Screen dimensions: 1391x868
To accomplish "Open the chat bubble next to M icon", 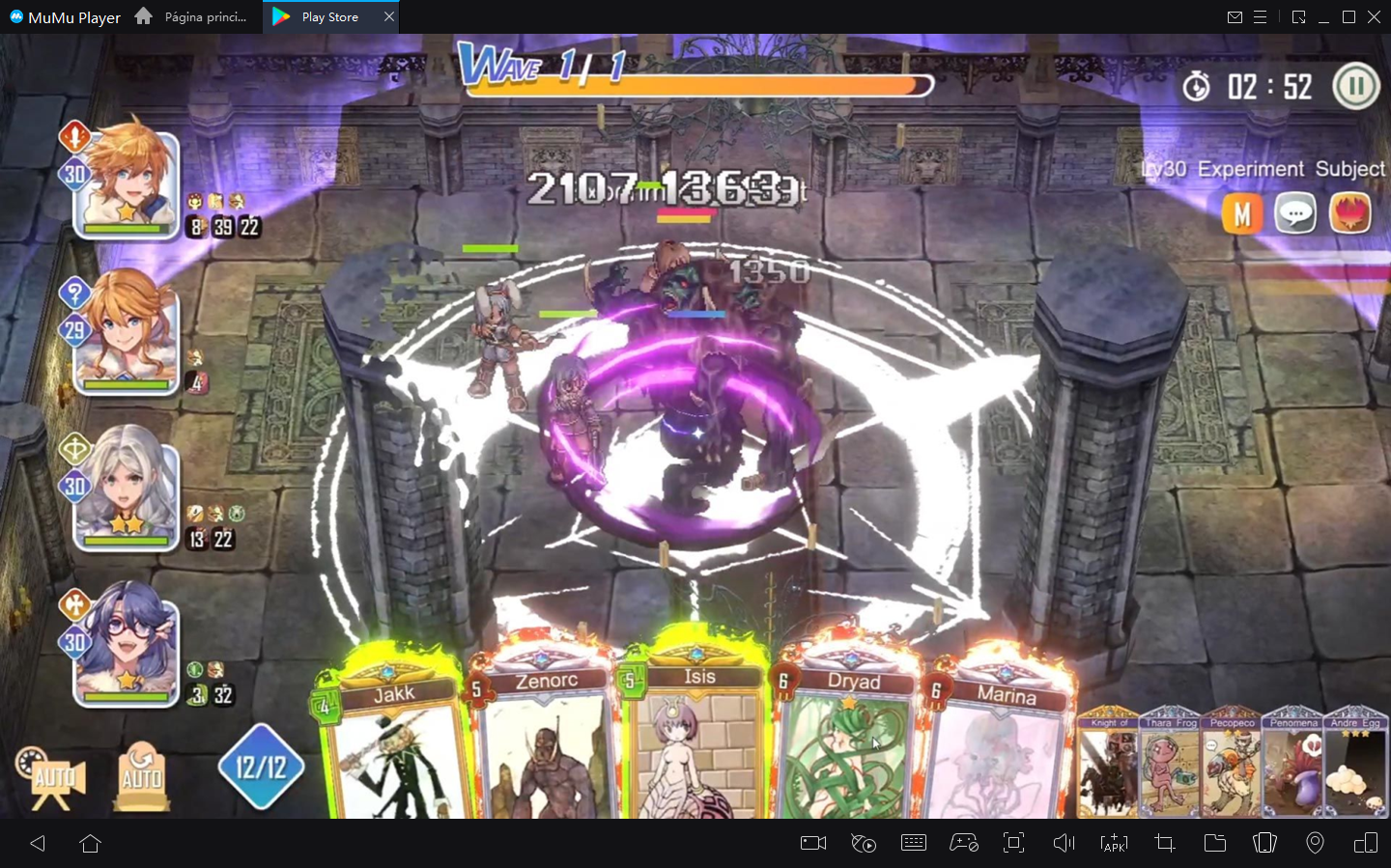I will tap(1295, 213).
